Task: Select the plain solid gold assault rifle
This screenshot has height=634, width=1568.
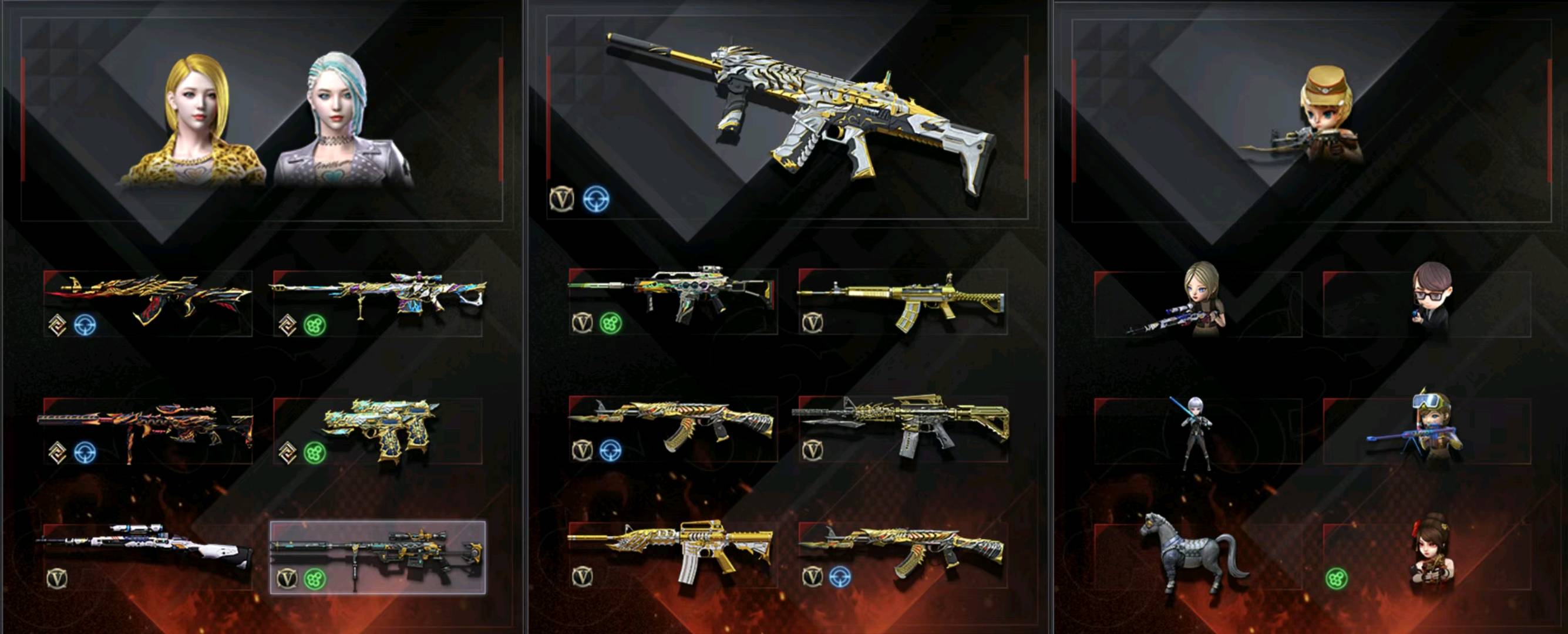Action: [902, 301]
